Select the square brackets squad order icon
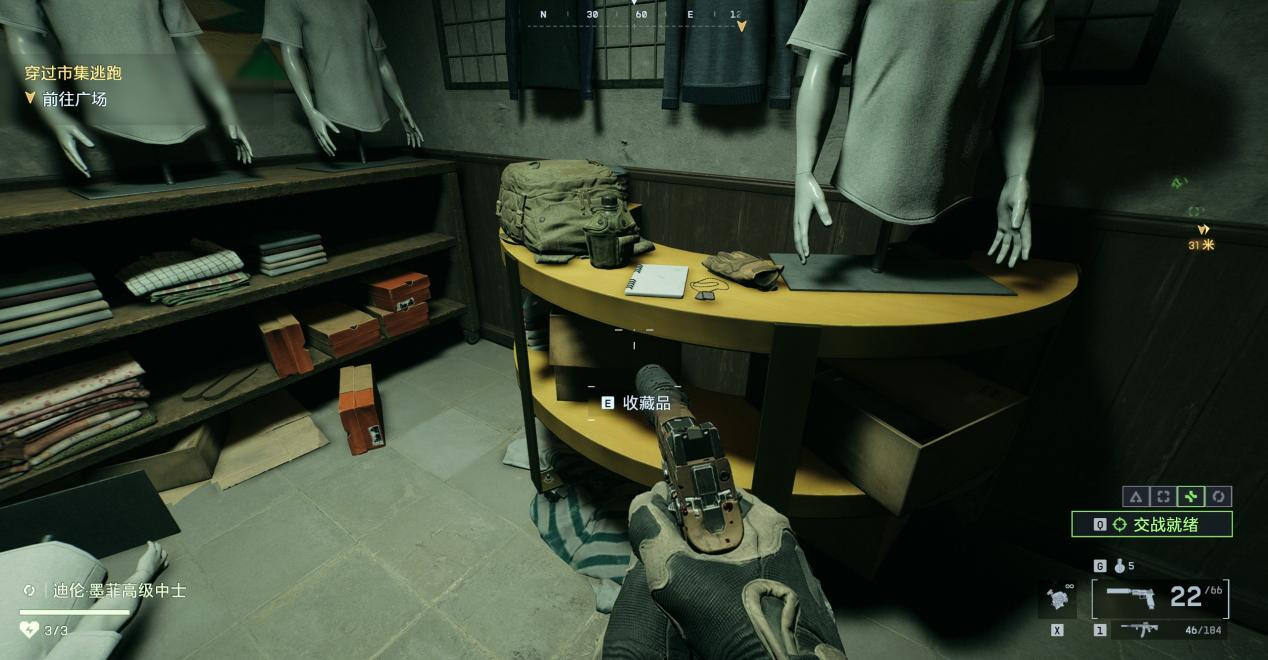 pyautogui.click(x=1163, y=496)
